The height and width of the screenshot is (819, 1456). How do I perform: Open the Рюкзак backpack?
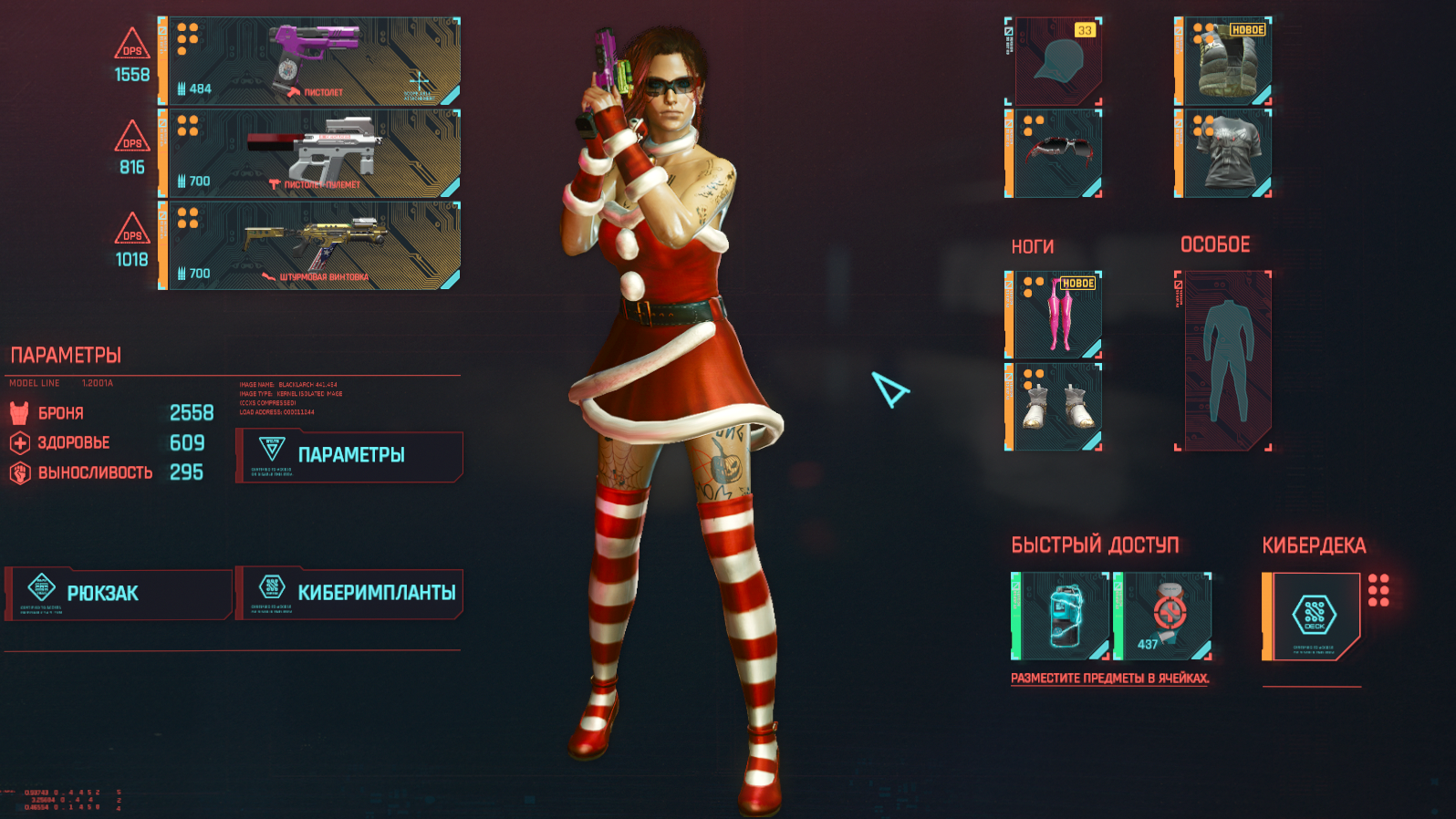pos(119,594)
